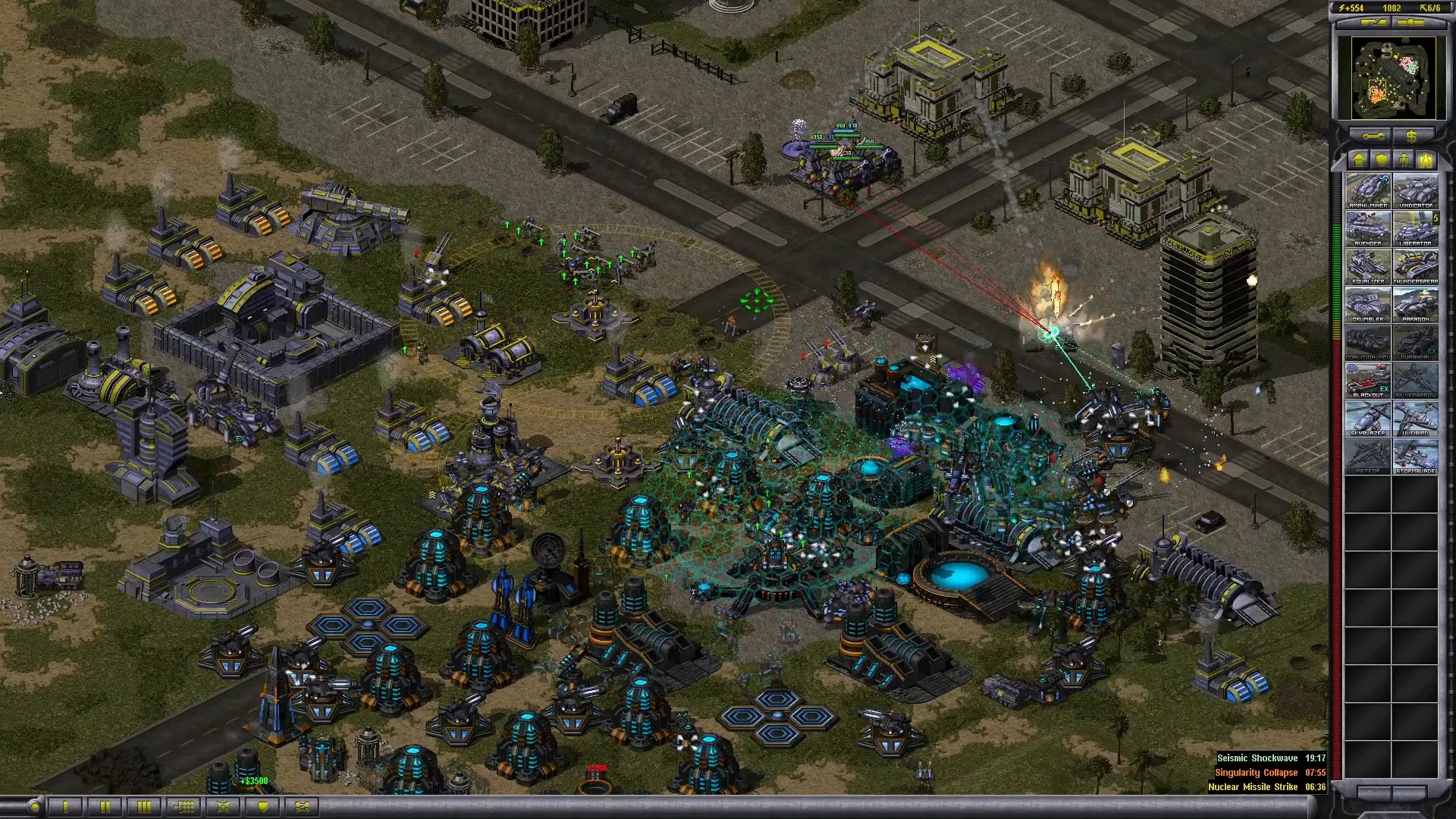The height and width of the screenshot is (819, 1456).
Task: Build a Skyblazer helicopter
Action: pos(1368,418)
